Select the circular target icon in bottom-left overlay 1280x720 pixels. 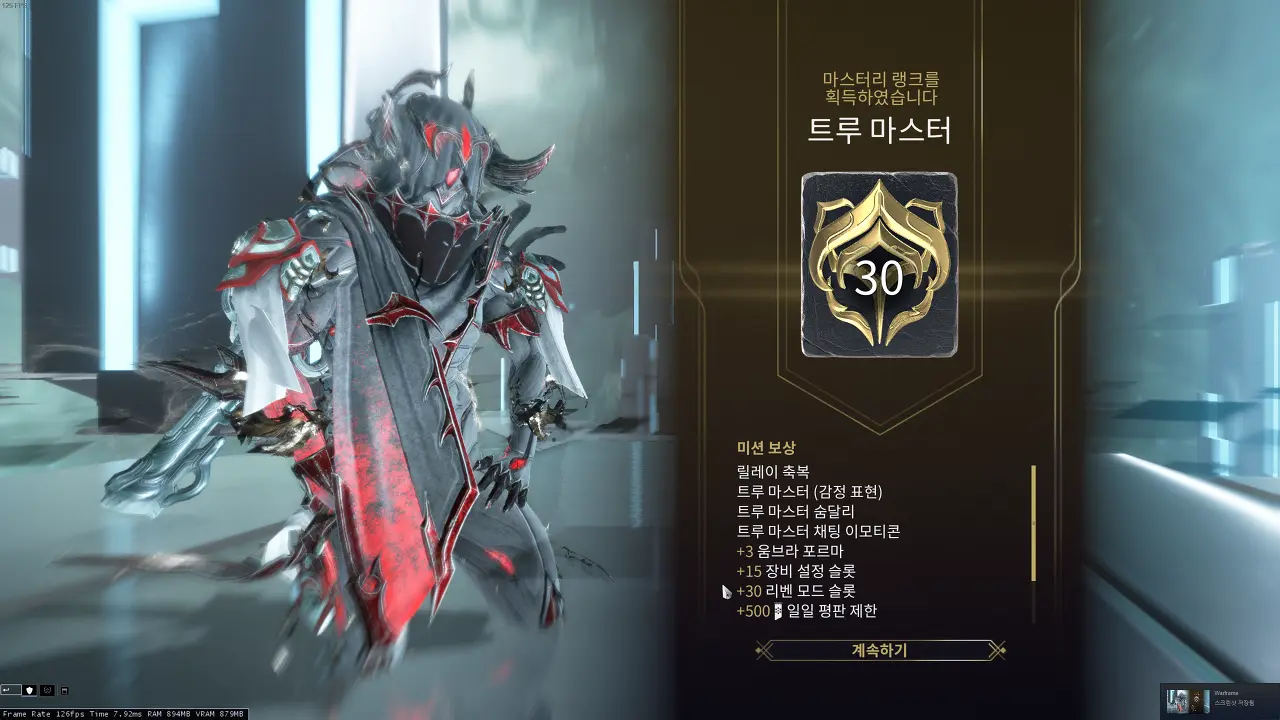click(48, 691)
